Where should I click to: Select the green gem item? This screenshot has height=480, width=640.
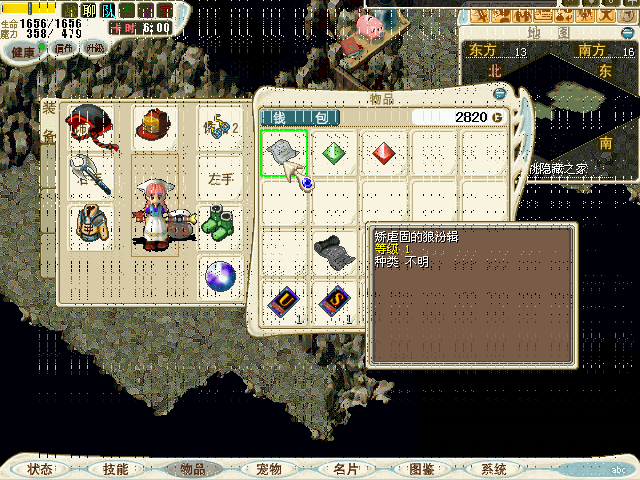click(x=334, y=153)
